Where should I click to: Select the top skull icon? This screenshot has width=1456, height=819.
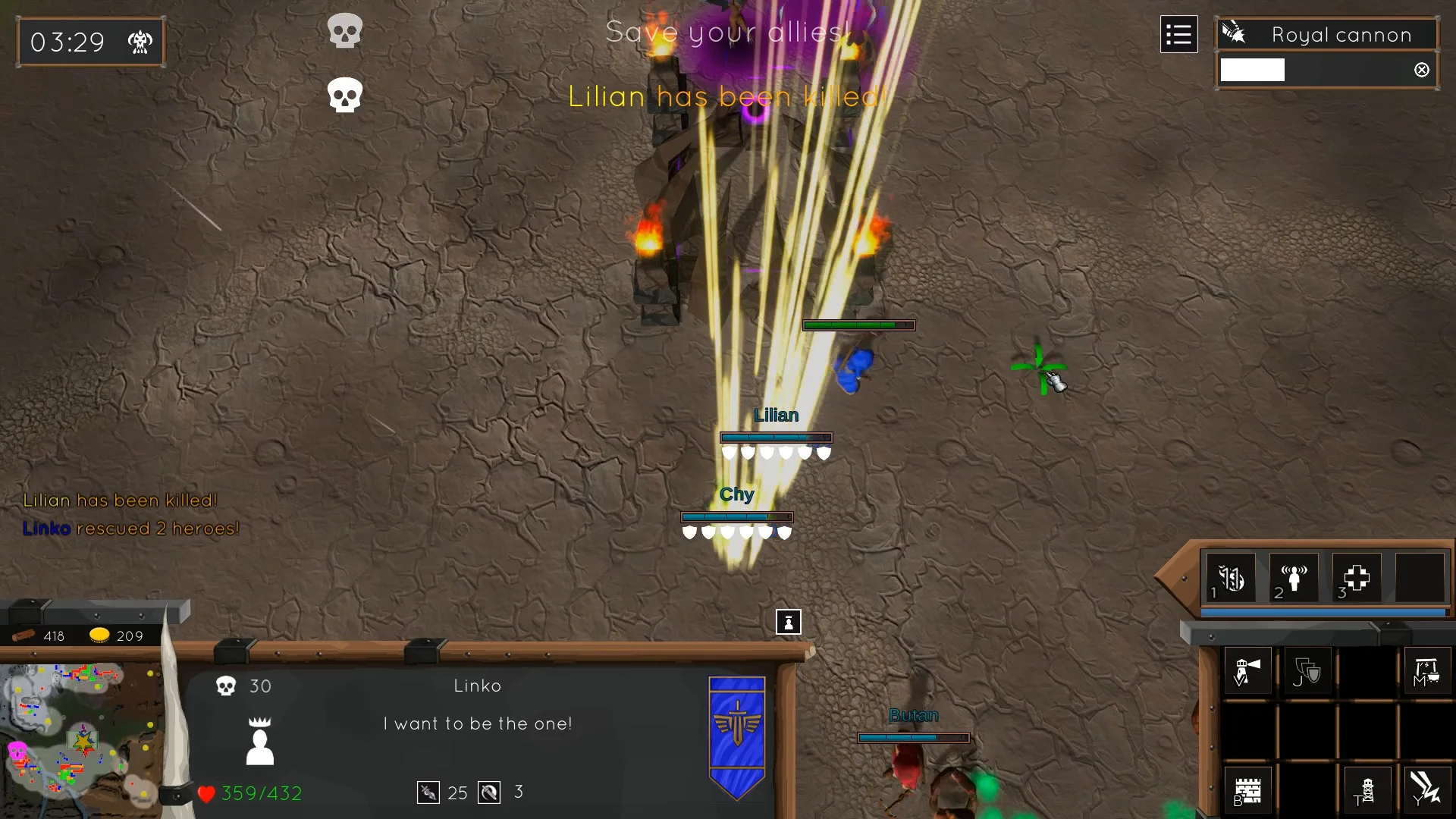345,31
